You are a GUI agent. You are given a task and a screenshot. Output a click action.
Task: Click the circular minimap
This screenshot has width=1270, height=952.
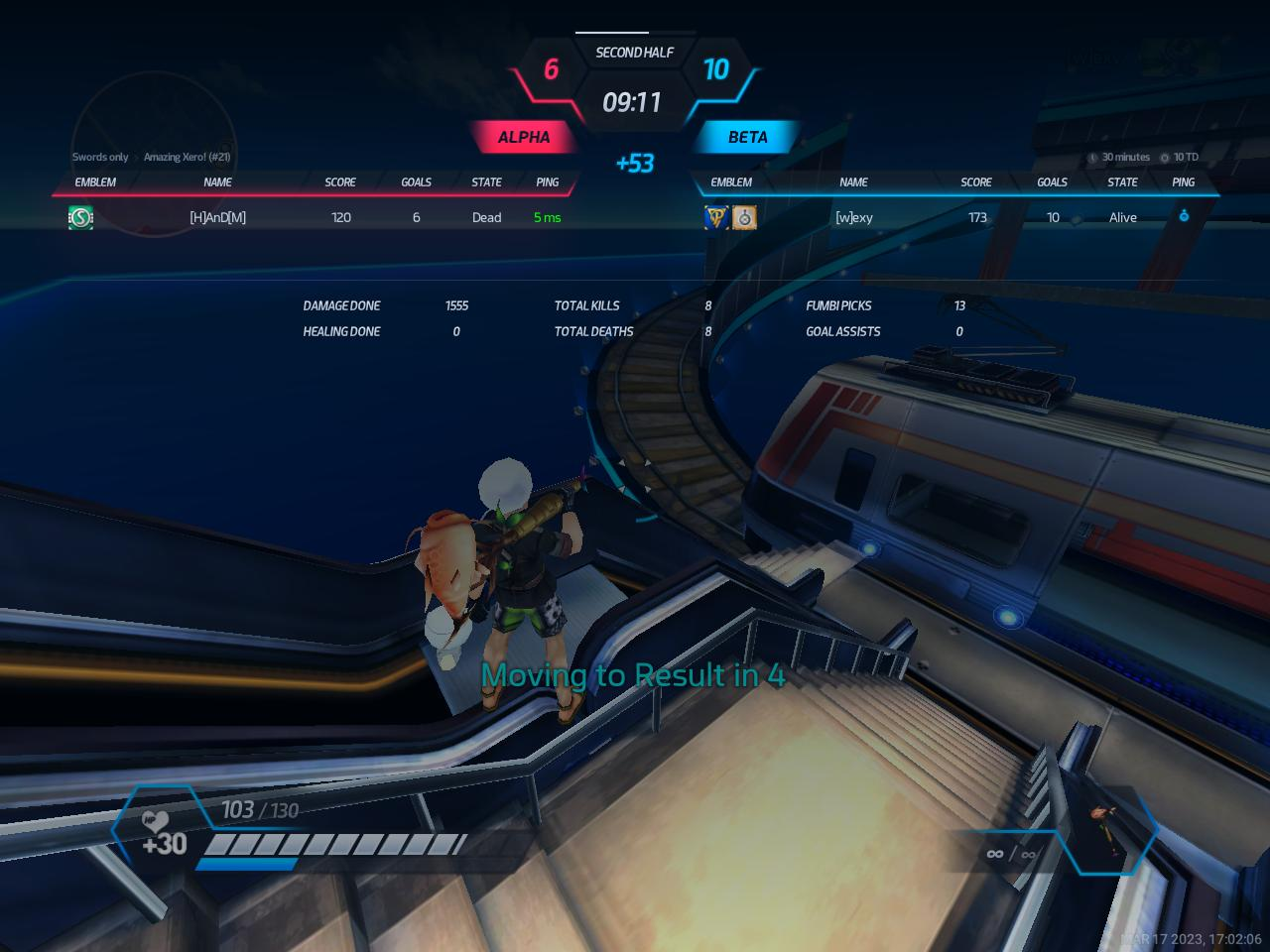coord(154,154)
